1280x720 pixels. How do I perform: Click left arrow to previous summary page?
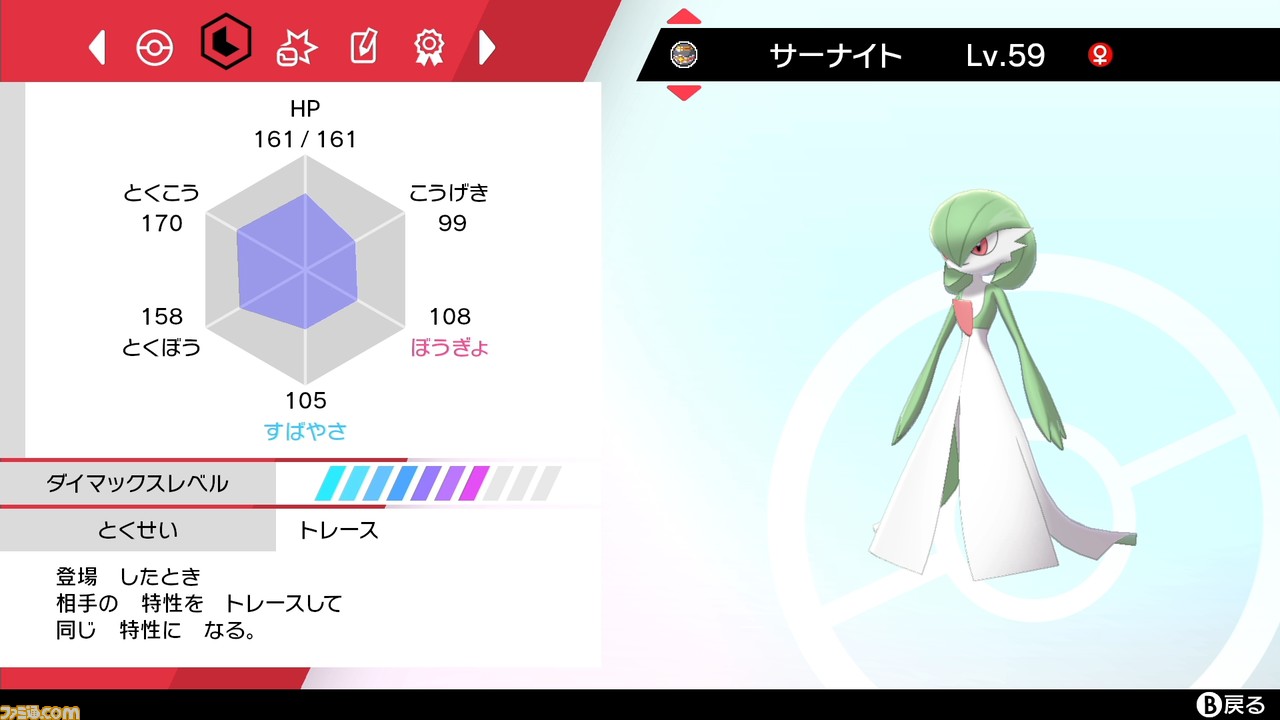pos(97,46)
